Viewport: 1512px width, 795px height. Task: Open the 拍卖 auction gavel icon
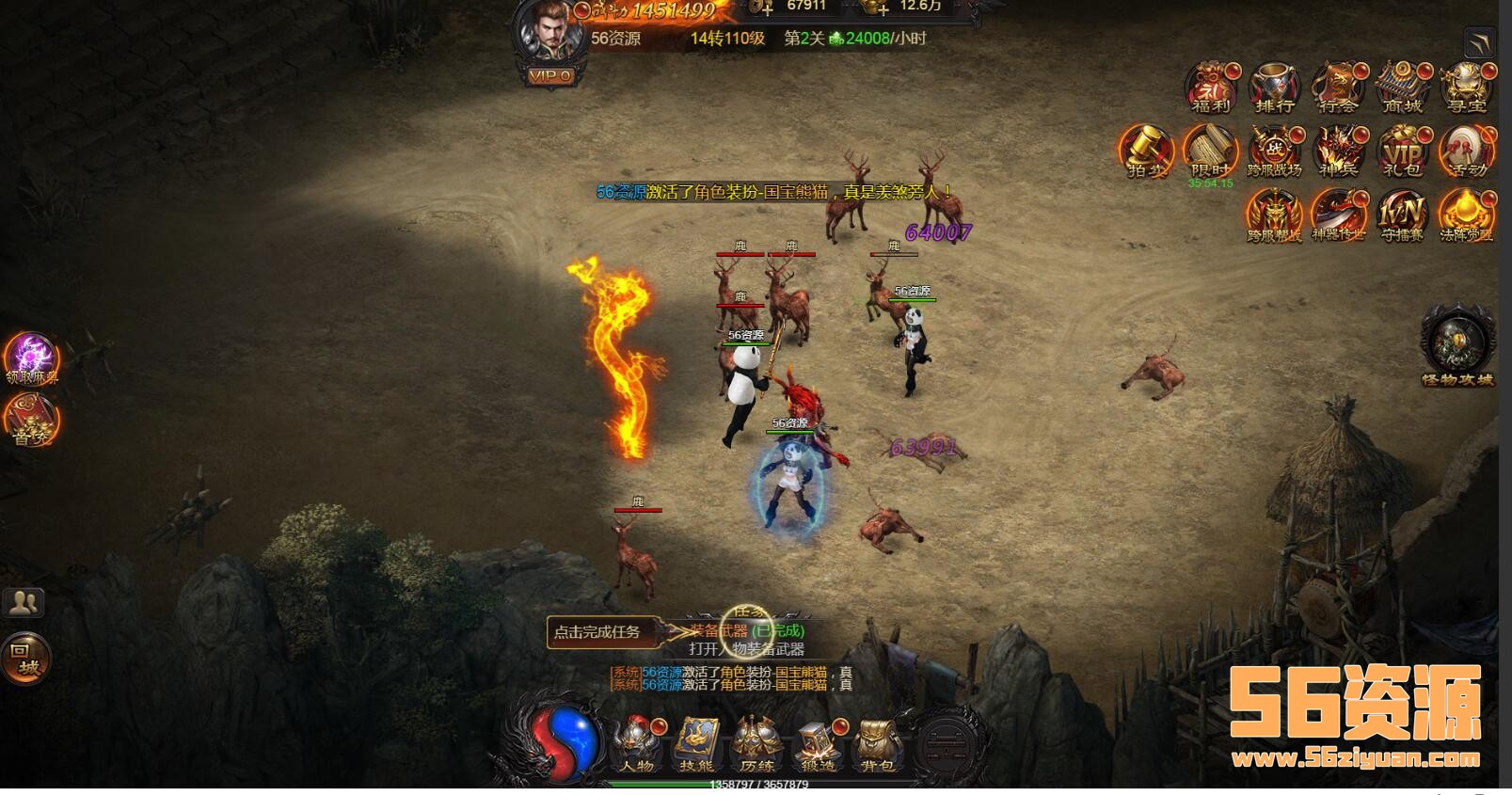pyautogui.click(x=1146, y=151)
